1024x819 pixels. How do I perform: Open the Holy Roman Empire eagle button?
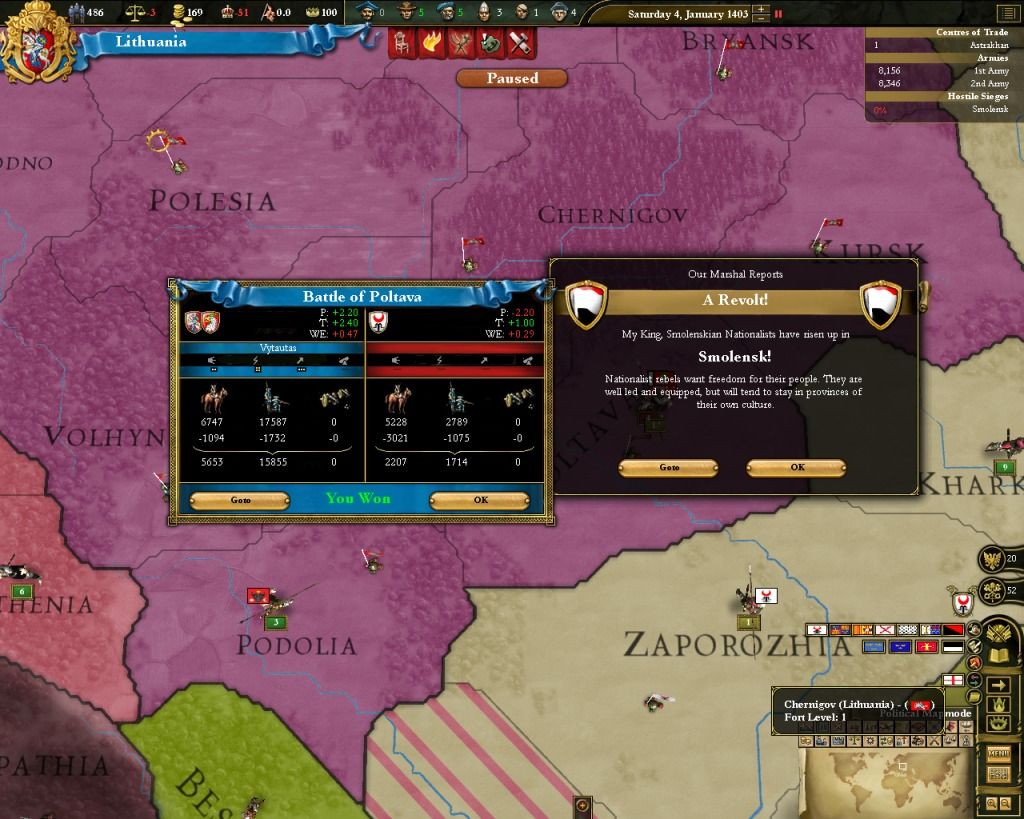coord(991,559)
